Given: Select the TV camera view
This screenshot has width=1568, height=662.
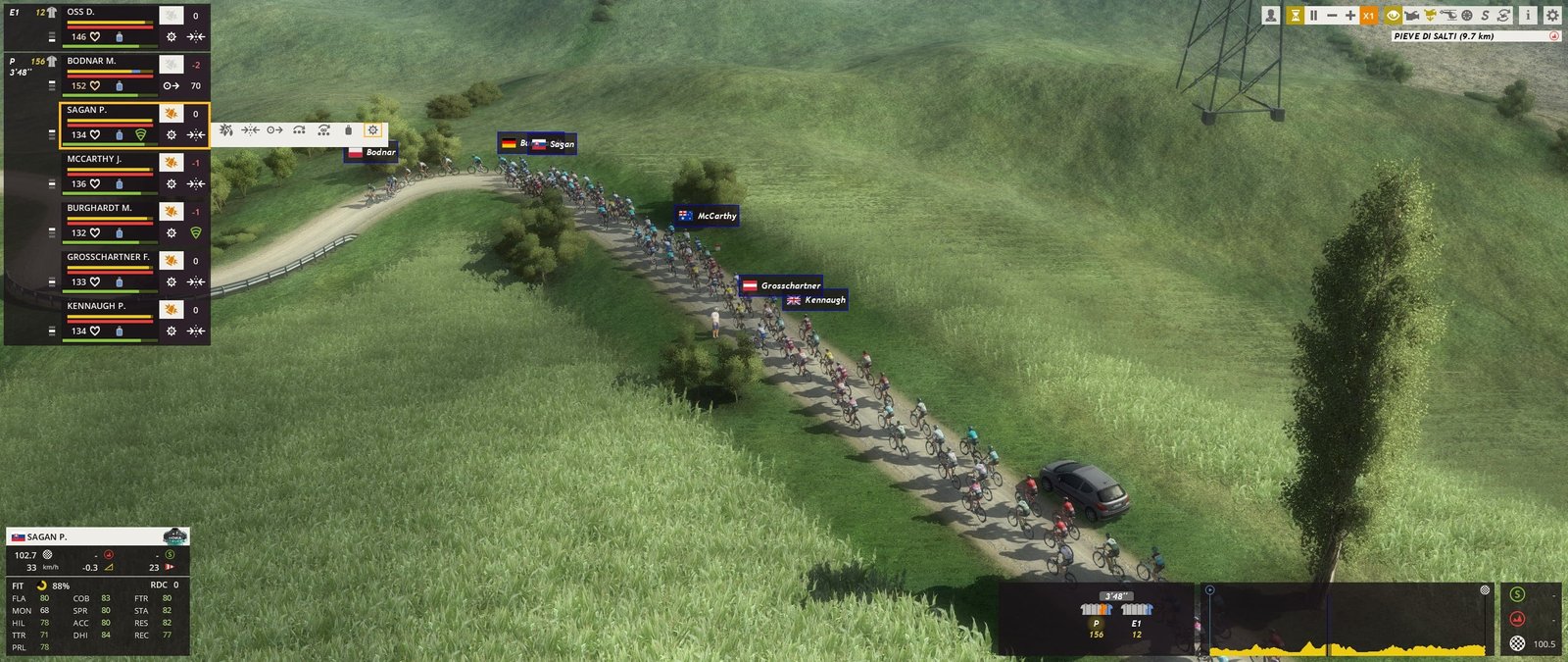Looking at the screenshot, I should [1412, 16].
